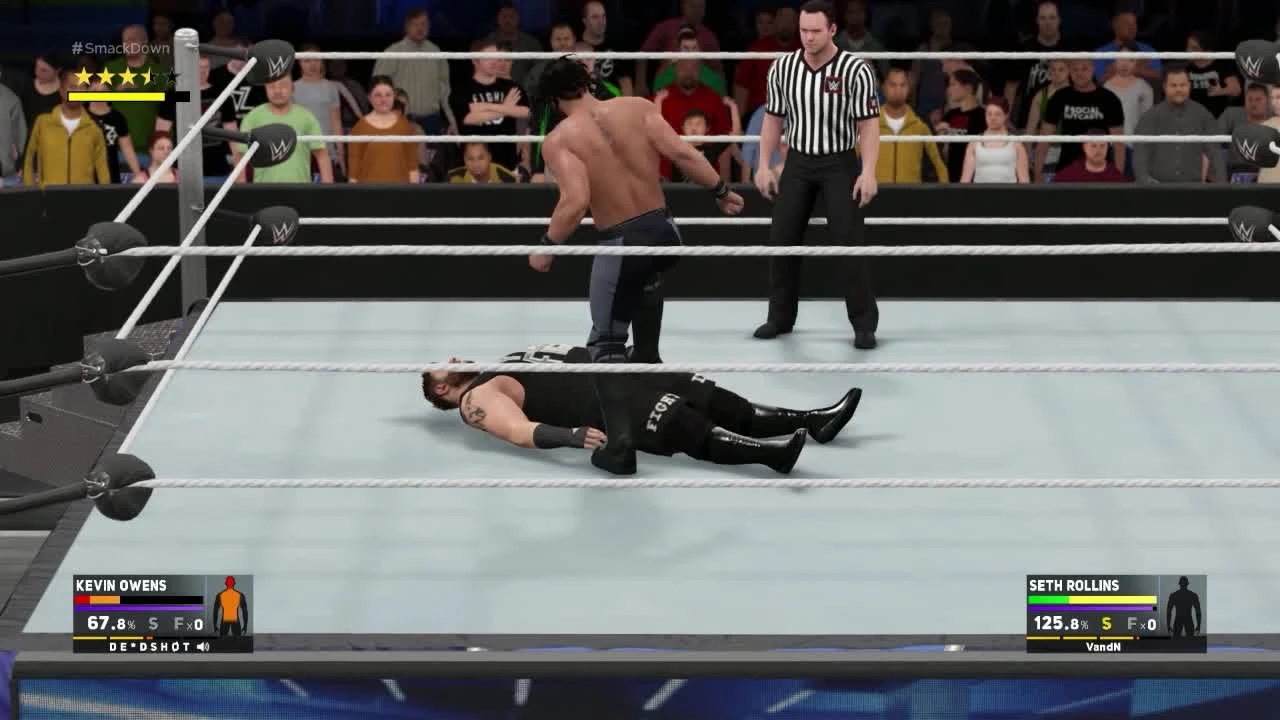
Task: Click Kevin Owens' Signature 'S' indicator icon
Action: [151, 624]
